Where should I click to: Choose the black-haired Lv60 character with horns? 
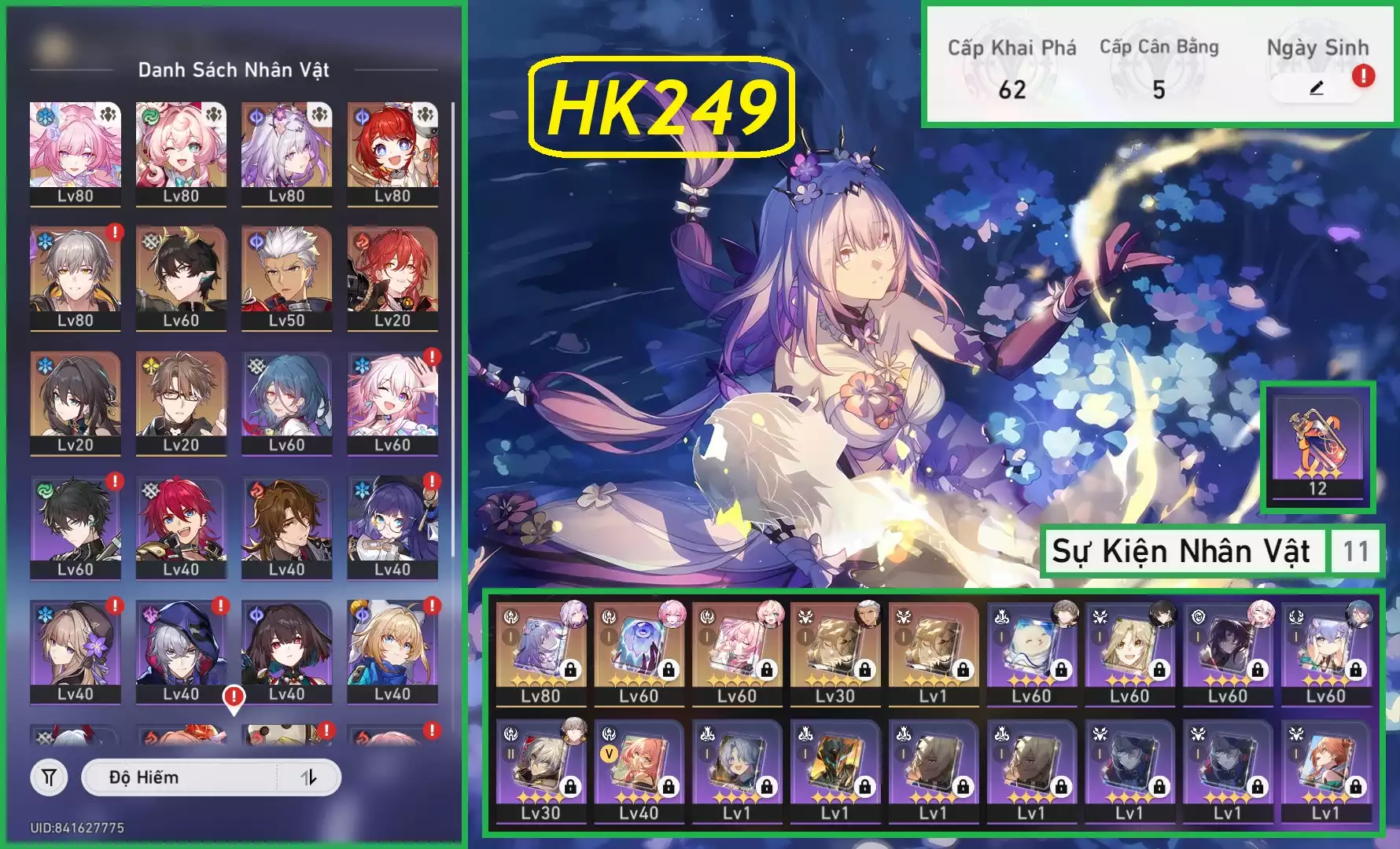[x=181, y=277]
